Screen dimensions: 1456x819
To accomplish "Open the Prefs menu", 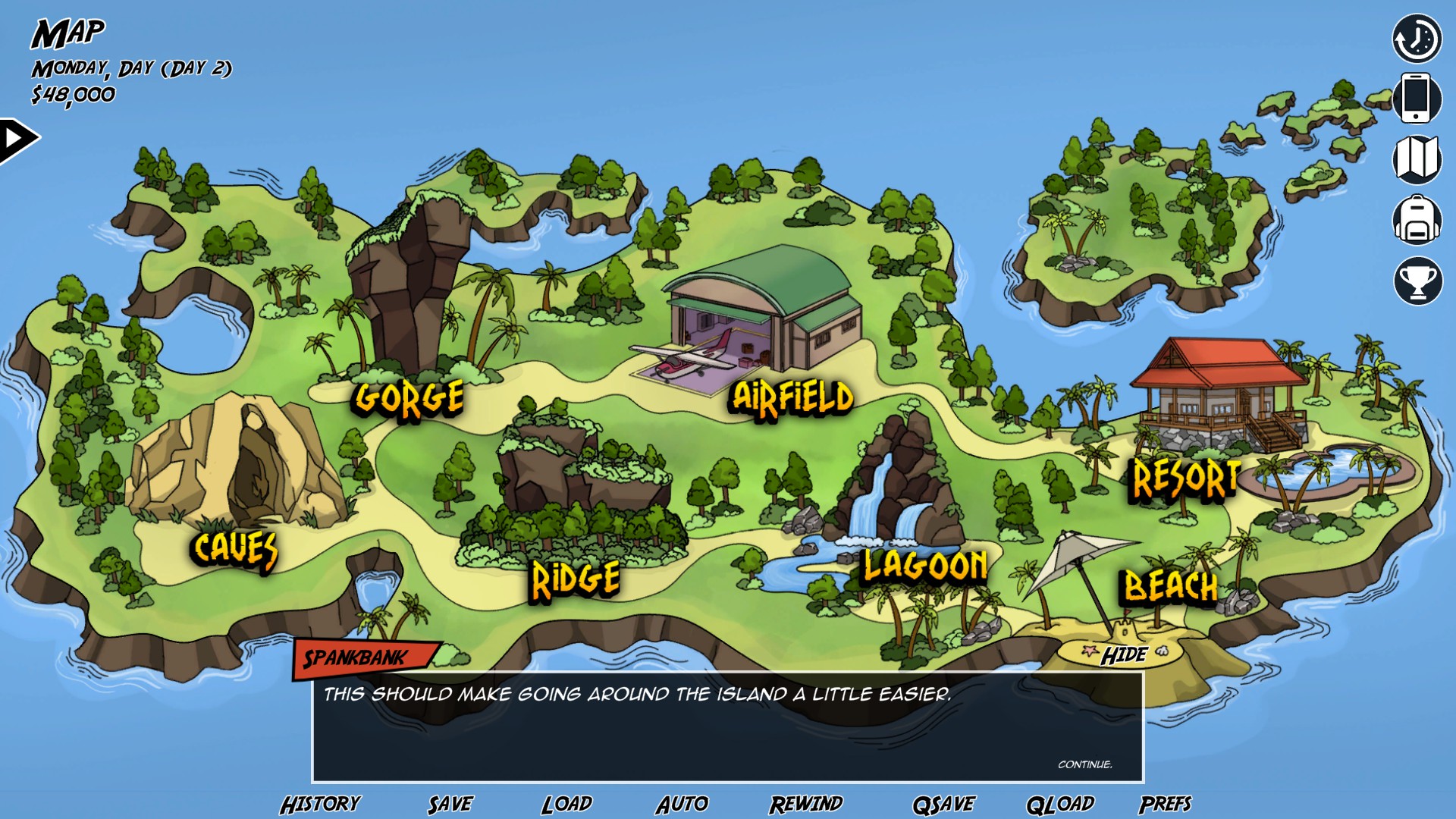I will tap(1165, 804).
